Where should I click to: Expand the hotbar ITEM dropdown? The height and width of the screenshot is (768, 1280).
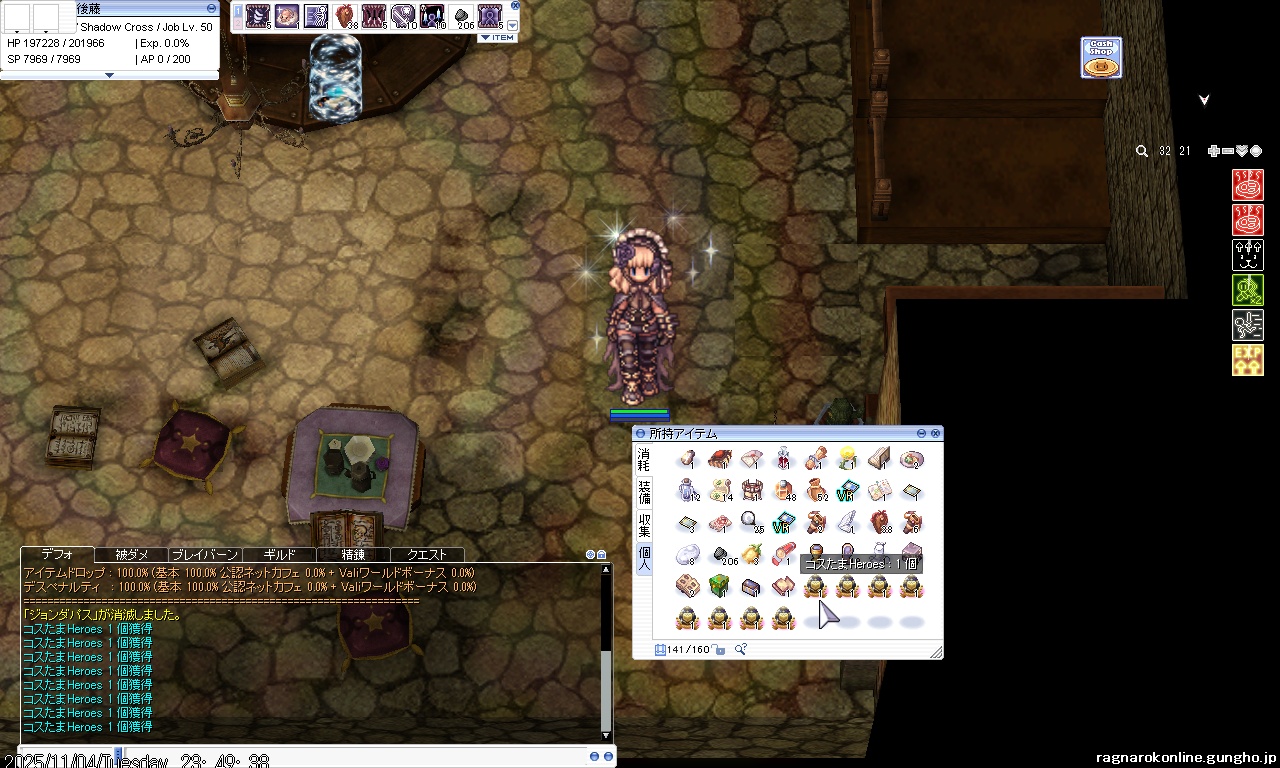point(497,37)
